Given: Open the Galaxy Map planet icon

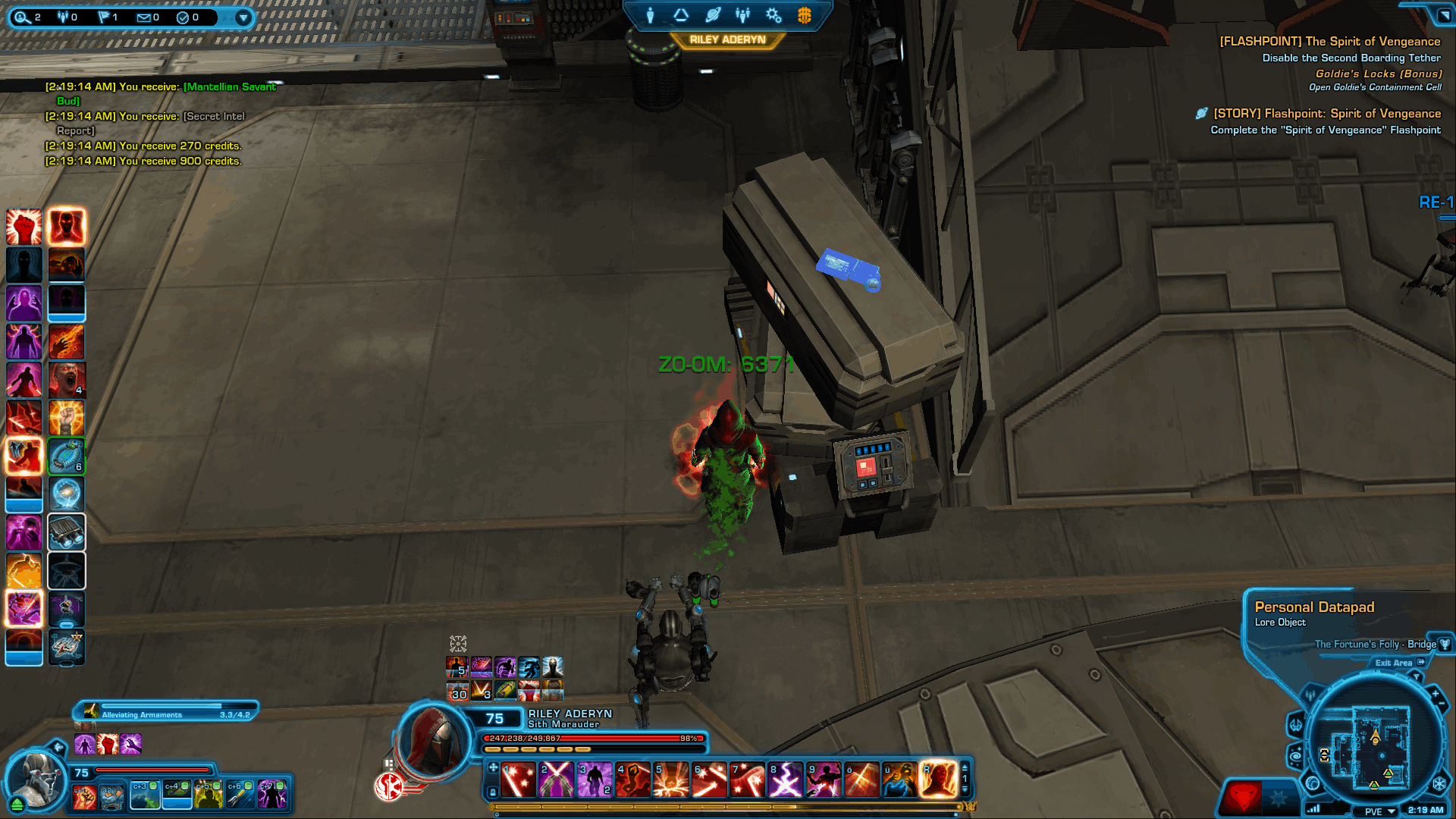Looking at the screenshot, I should 714,15.
